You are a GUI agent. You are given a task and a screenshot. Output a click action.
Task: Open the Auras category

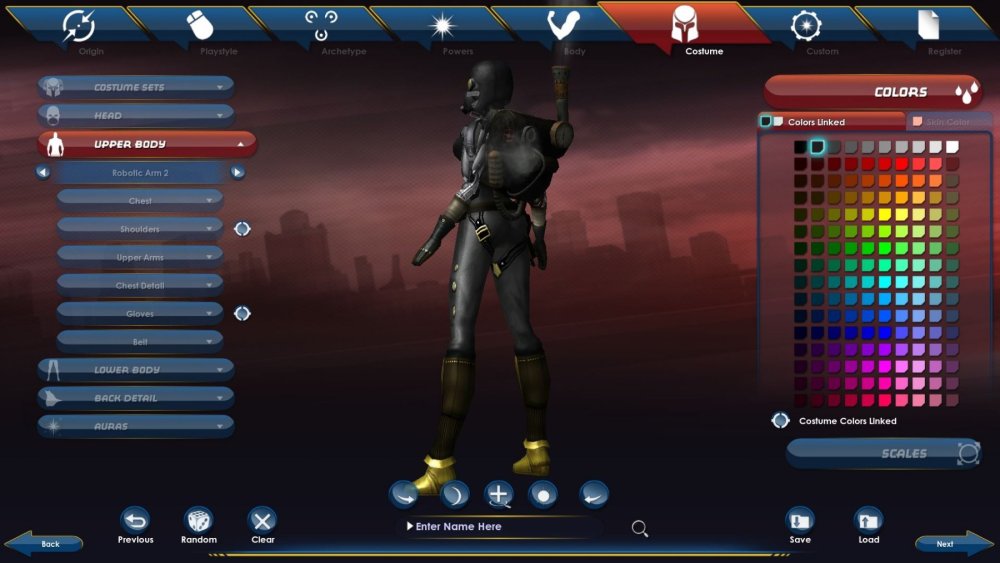click(136, 426)
